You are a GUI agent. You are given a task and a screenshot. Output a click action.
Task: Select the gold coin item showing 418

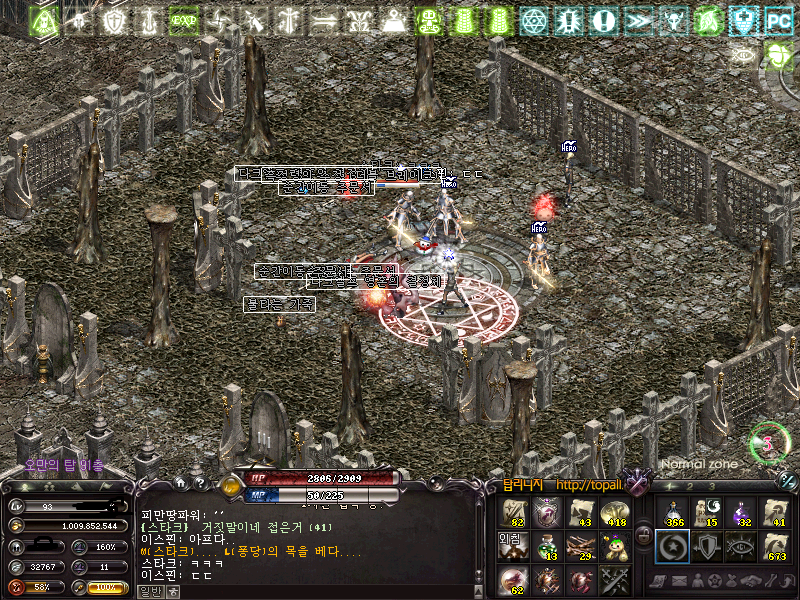614,513
